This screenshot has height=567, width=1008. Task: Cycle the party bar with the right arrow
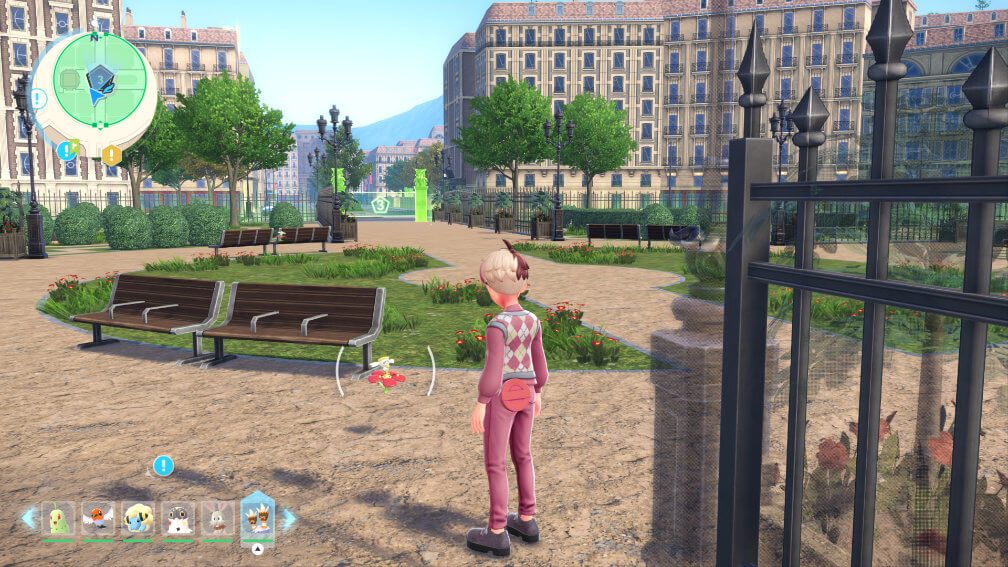tap(289, 519)
